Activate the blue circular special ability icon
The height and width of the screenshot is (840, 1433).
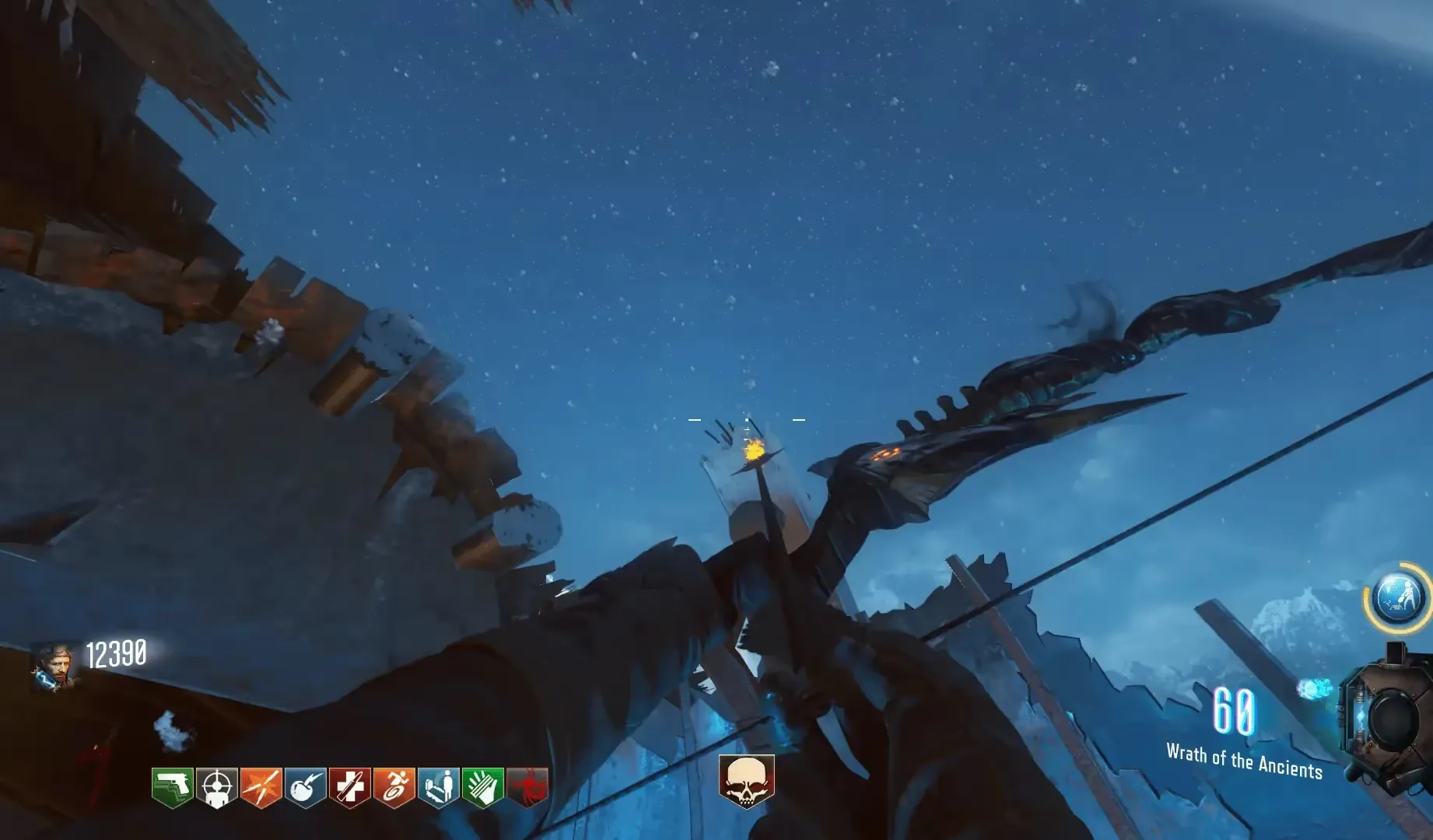click(1400, 597)
